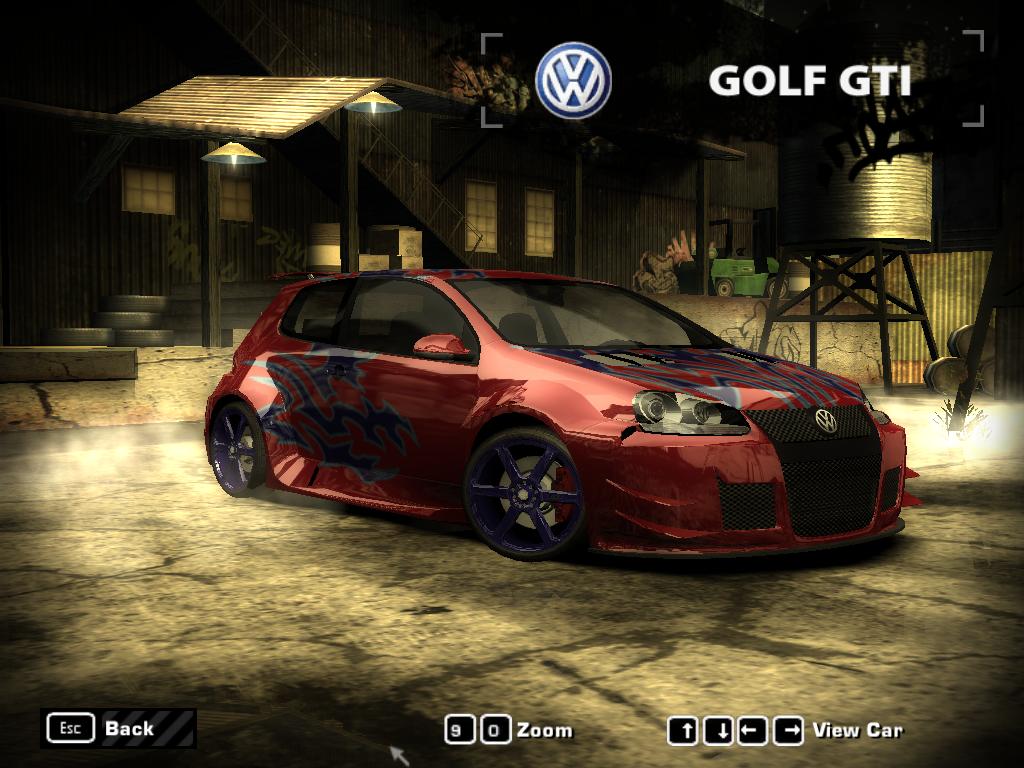
Task: Go back using the Back button
Action: pyautogui.click(x=118, y=729)
